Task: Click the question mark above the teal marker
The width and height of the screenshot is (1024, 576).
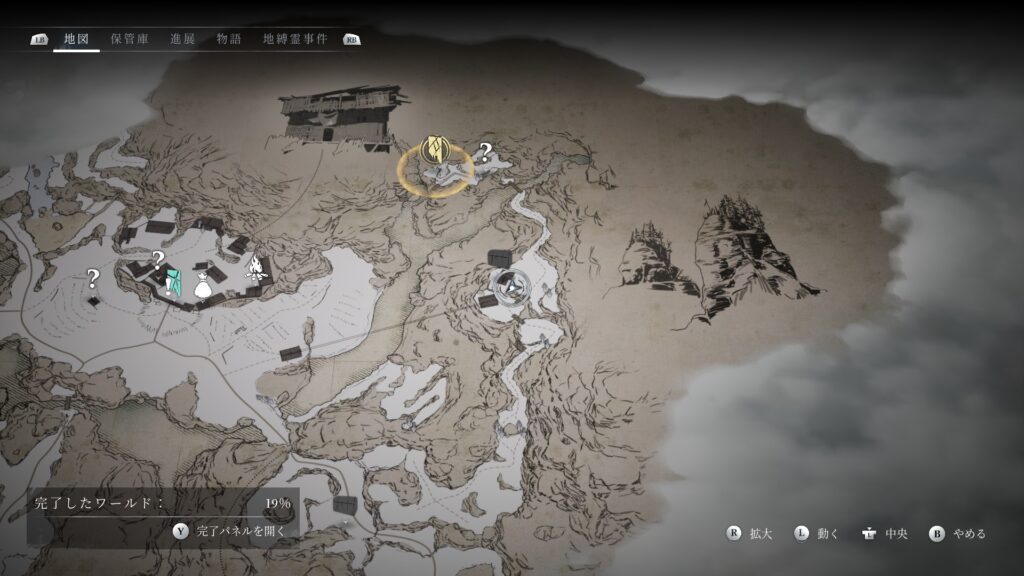Action: (x=158, y=259)
